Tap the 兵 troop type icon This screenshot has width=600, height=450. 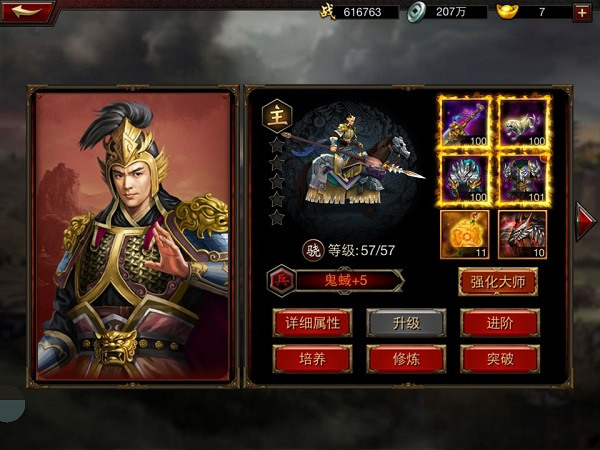[281, 281]
